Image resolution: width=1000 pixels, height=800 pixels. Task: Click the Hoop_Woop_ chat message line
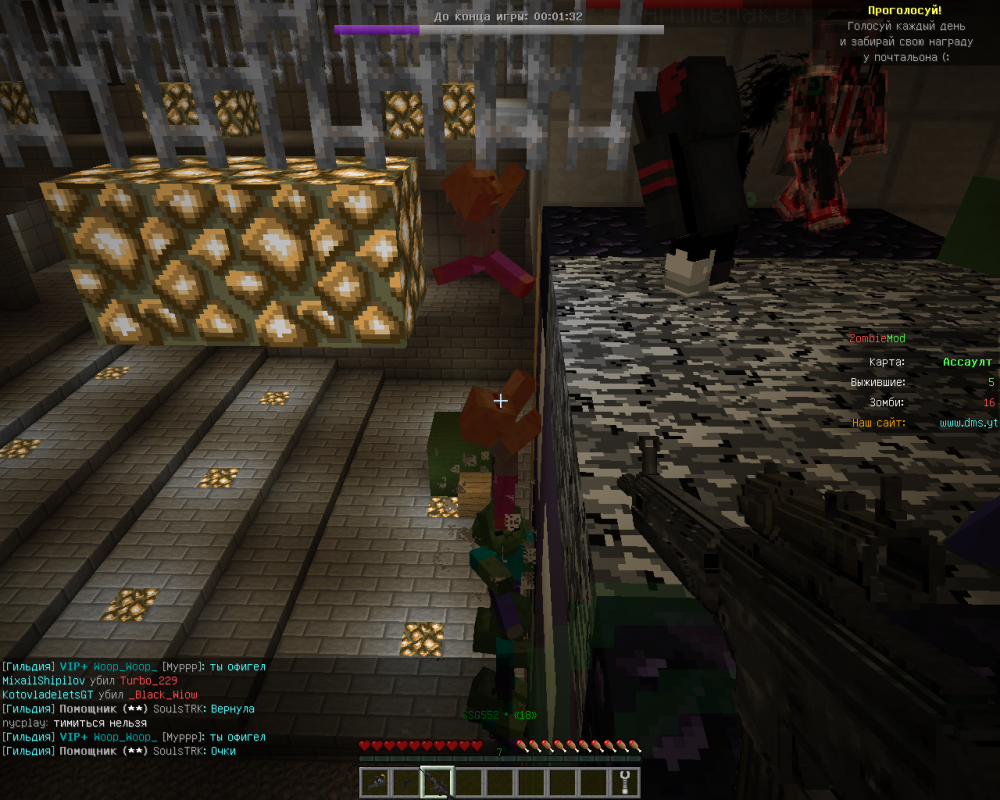point(134,666)
